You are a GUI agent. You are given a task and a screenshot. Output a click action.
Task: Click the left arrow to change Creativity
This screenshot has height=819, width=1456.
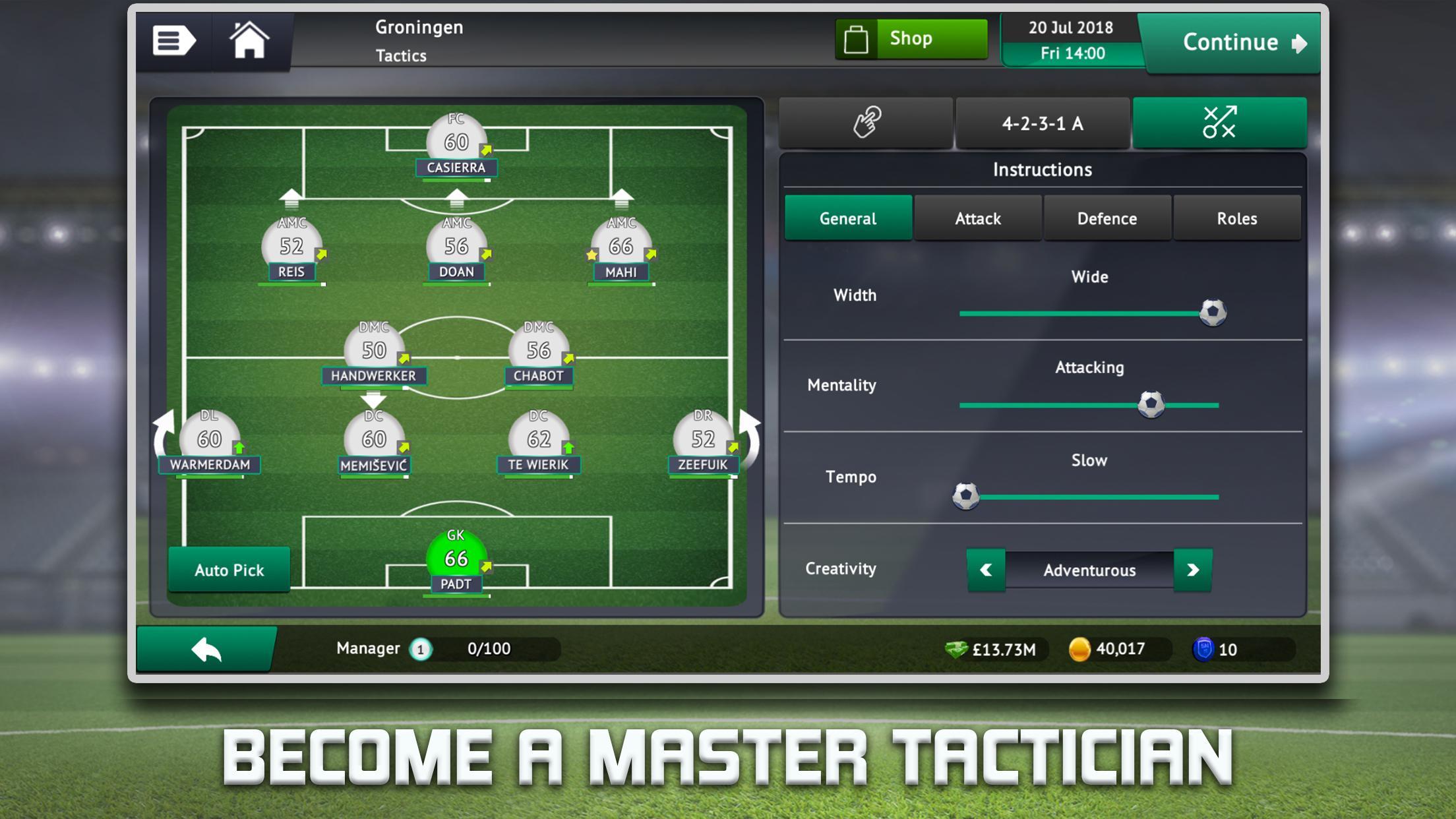tap(986, 570)
